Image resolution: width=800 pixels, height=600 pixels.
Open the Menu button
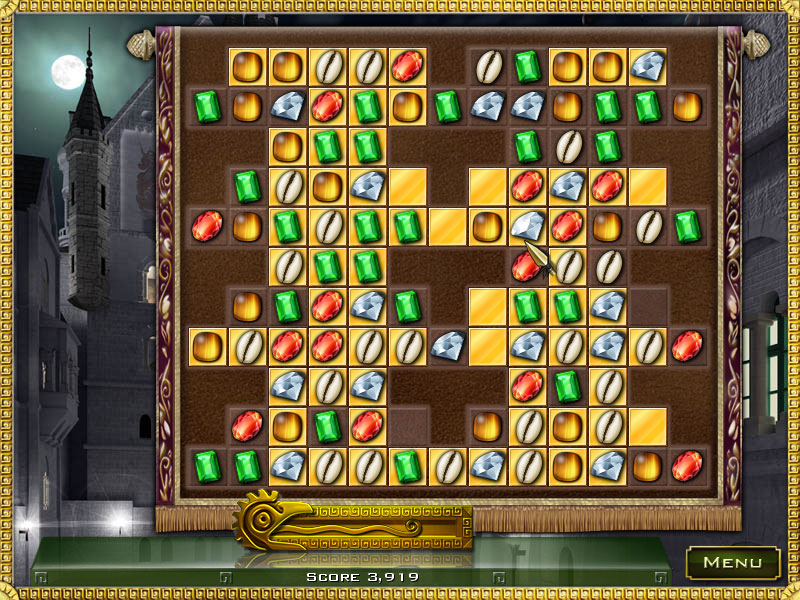click(733, 563)
